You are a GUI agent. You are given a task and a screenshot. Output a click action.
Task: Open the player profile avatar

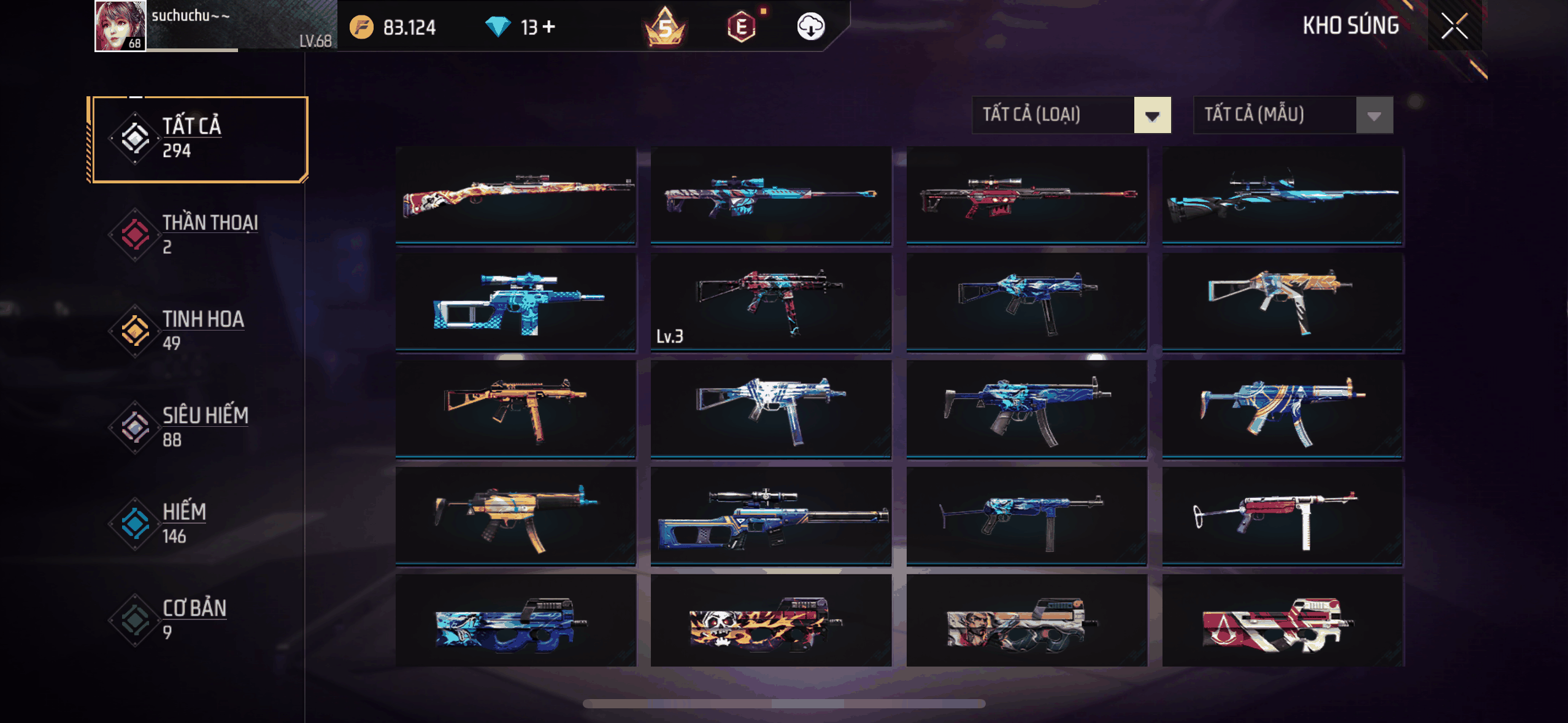tap(120, 26)
